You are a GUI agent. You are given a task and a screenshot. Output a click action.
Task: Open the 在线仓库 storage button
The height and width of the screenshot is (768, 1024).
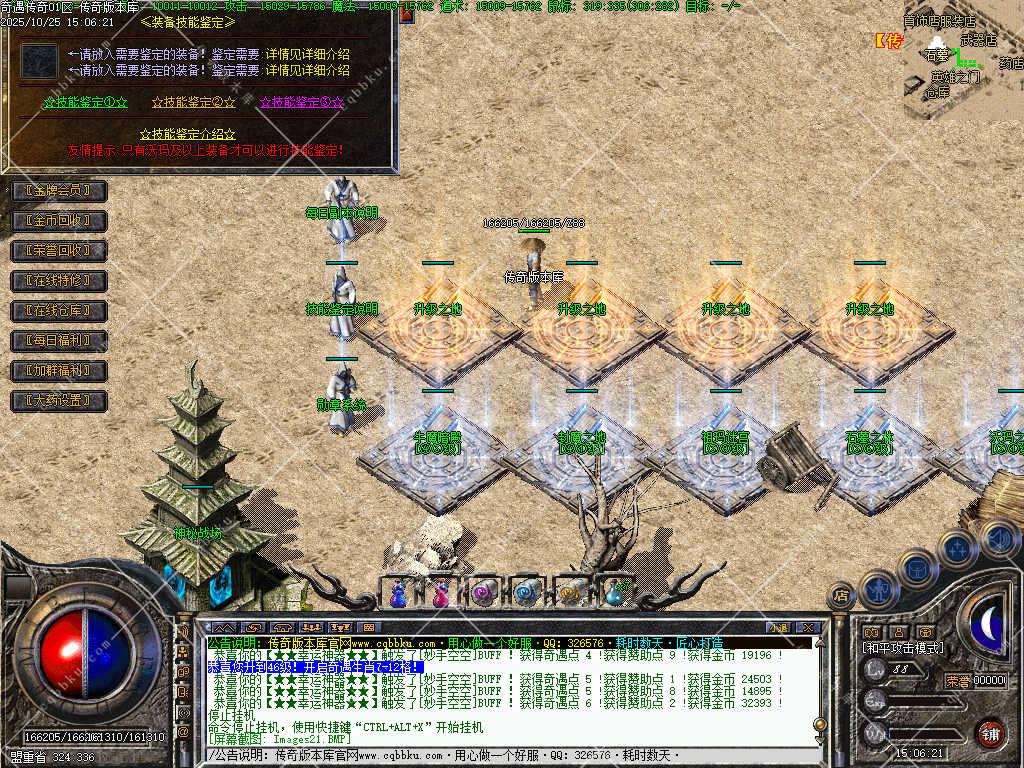click(59, 311)
